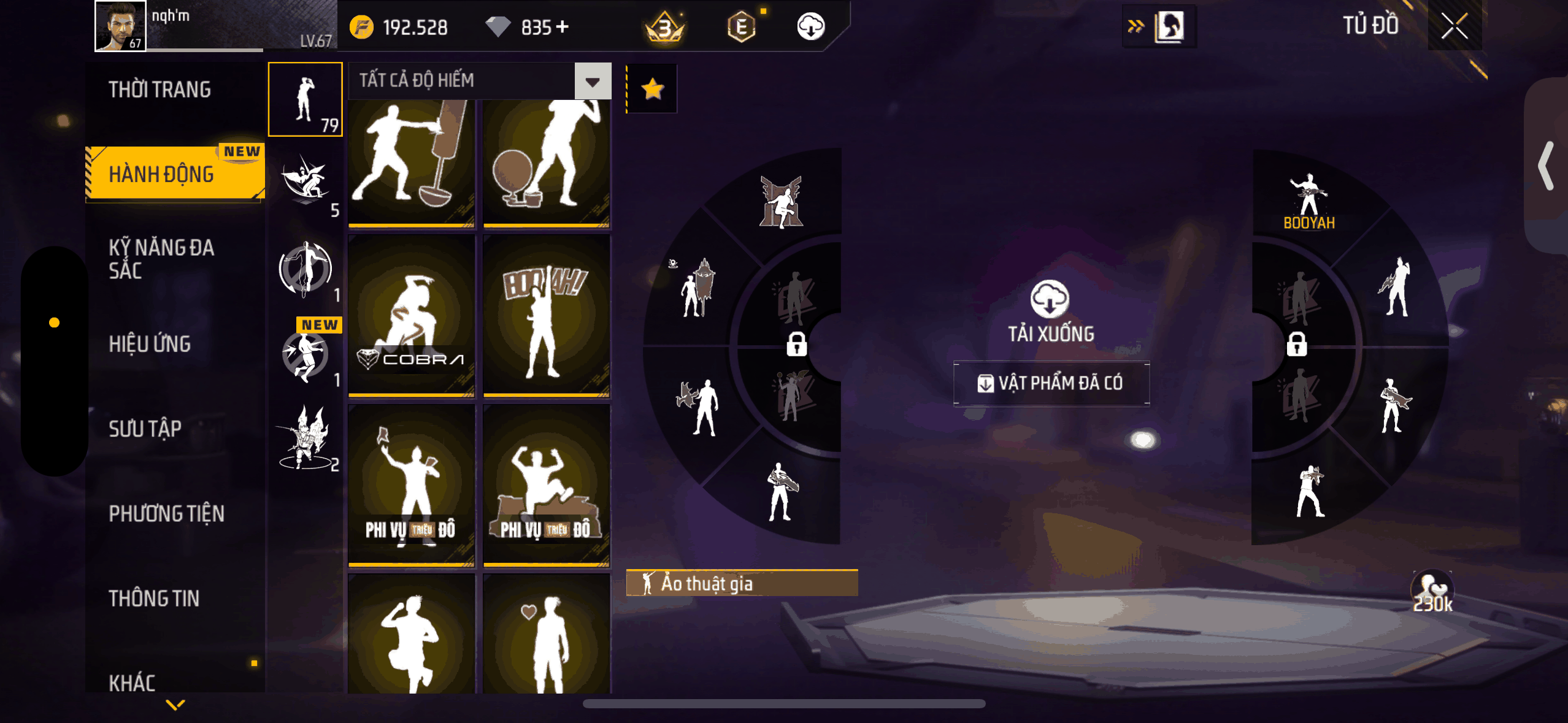Toggle Vật Phẩm Đã Có filter
Image resolution: width=1568 pixels, height=723 pixels.
(x=1051, y=383)
